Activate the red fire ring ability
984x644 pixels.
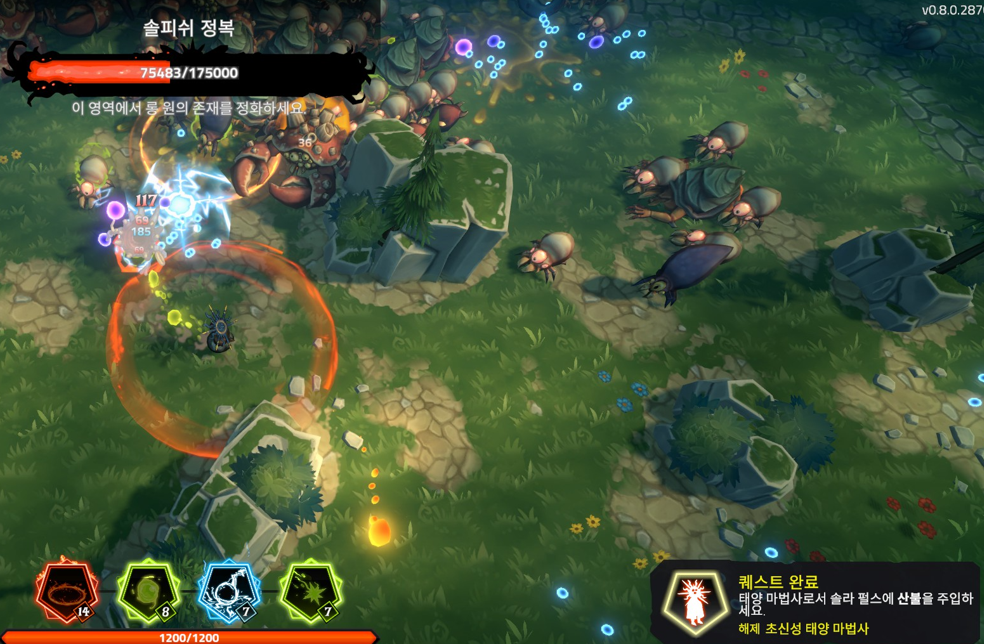click(69, 591)
